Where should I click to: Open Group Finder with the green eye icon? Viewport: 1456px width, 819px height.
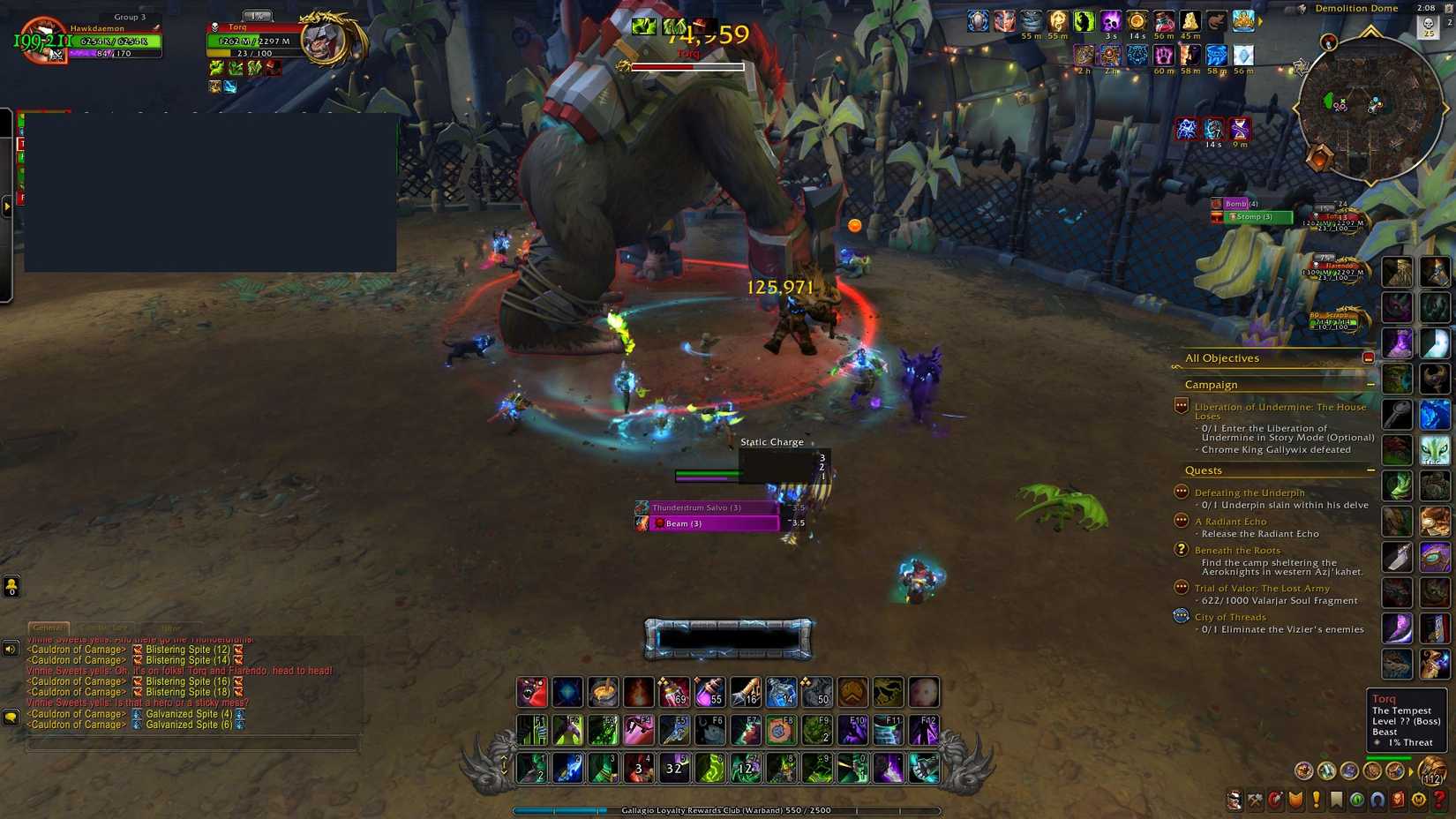(1358, 800)
